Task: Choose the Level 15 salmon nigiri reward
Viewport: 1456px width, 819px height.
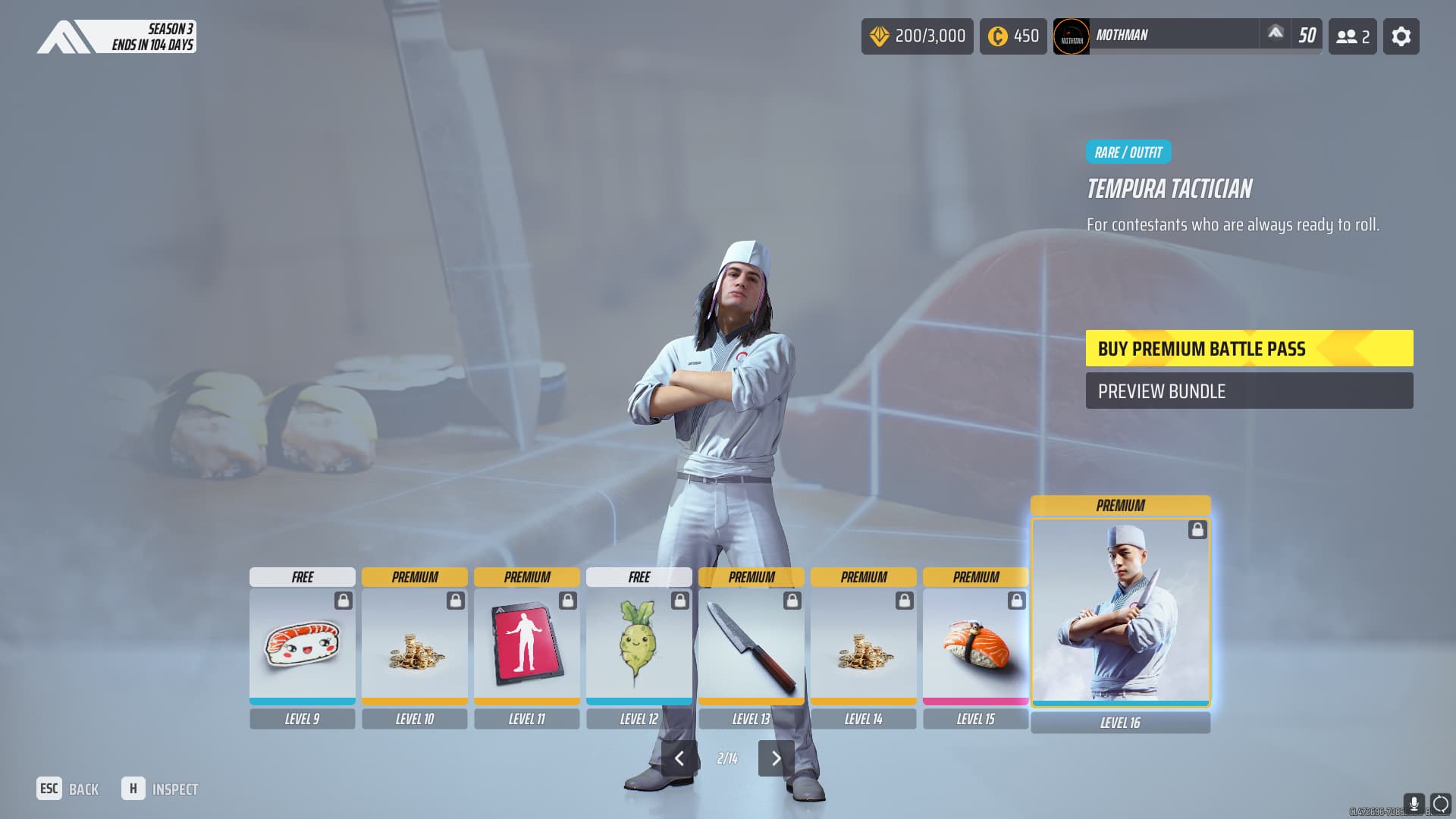Action: [x=975, y=646]
